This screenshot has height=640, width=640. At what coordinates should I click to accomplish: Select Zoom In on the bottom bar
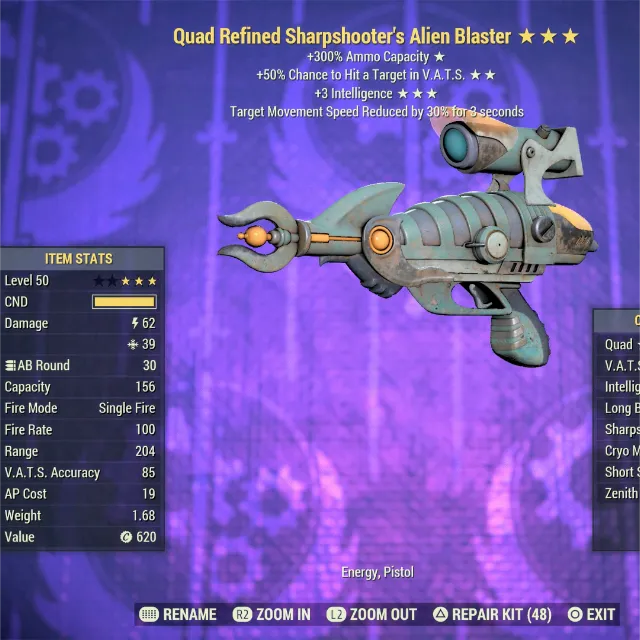[x=272, y=614]
